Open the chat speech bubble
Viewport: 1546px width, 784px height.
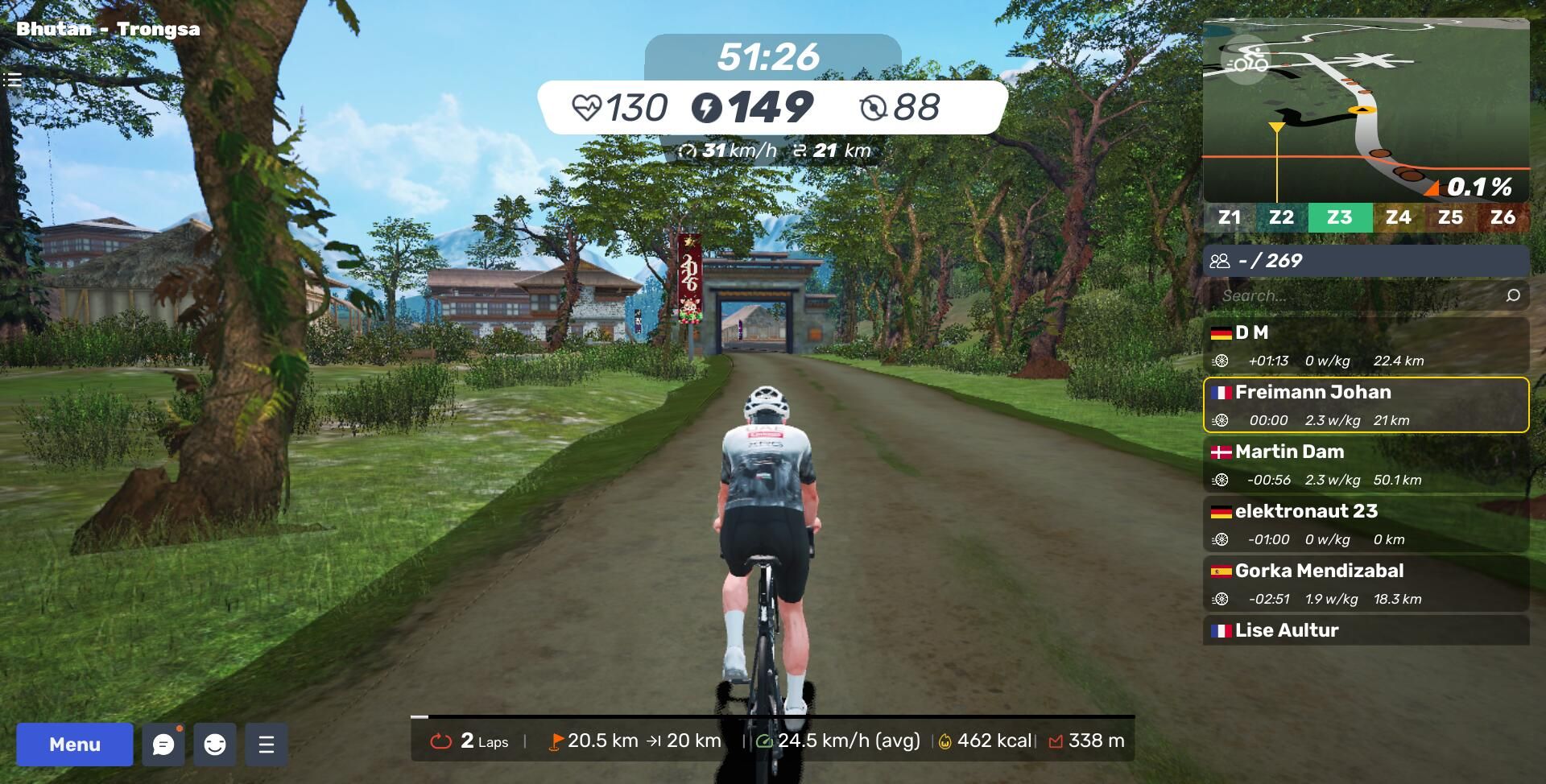pyautogui.click(x=163, y=745)
